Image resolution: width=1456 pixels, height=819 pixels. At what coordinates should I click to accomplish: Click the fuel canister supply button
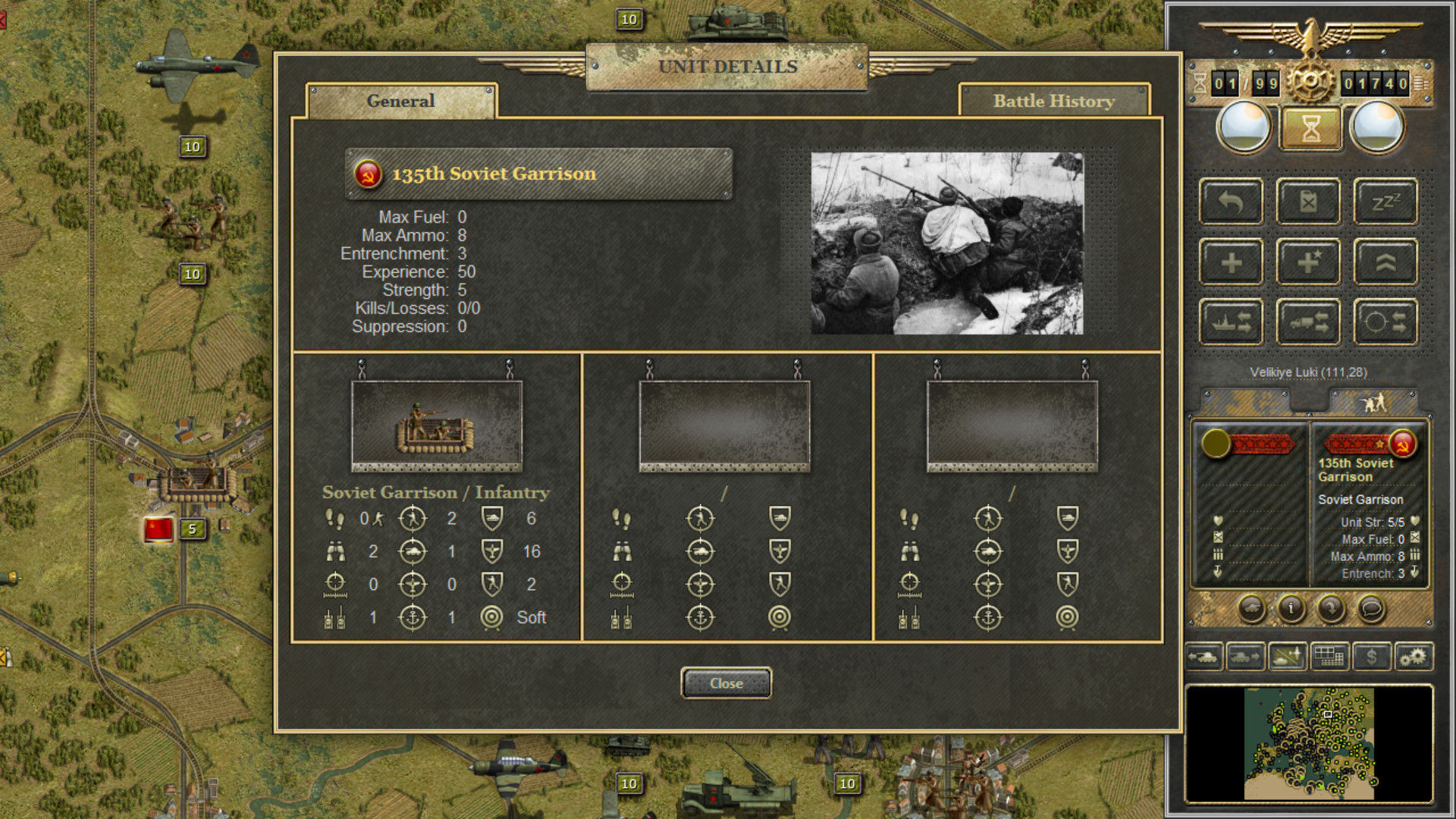pos(1308,202)
